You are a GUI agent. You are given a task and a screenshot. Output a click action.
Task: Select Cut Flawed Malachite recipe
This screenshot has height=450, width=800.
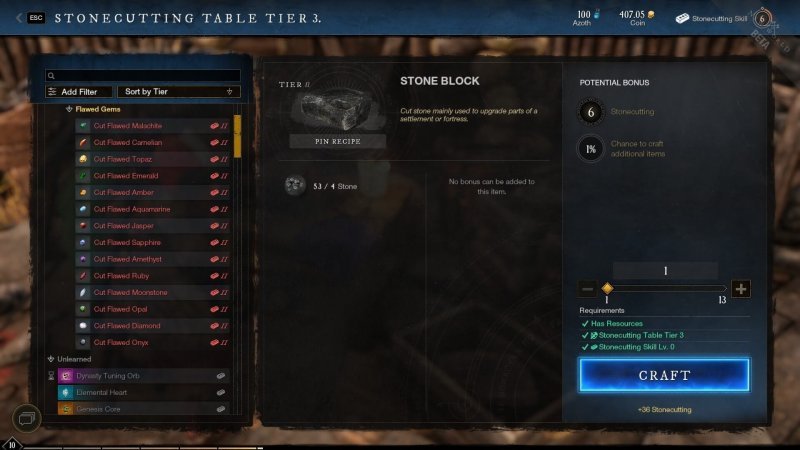pos(128,126)
